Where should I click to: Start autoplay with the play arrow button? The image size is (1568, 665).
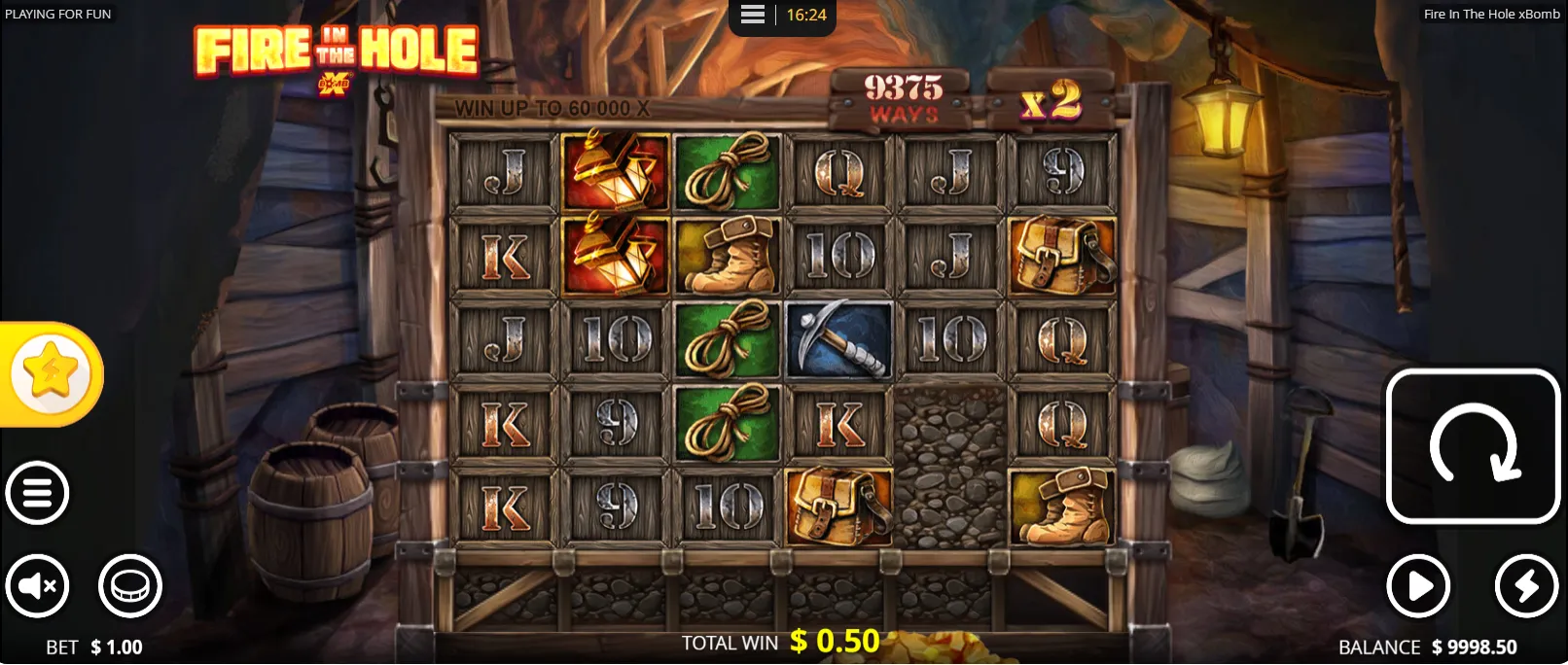tap(1418, 586)
